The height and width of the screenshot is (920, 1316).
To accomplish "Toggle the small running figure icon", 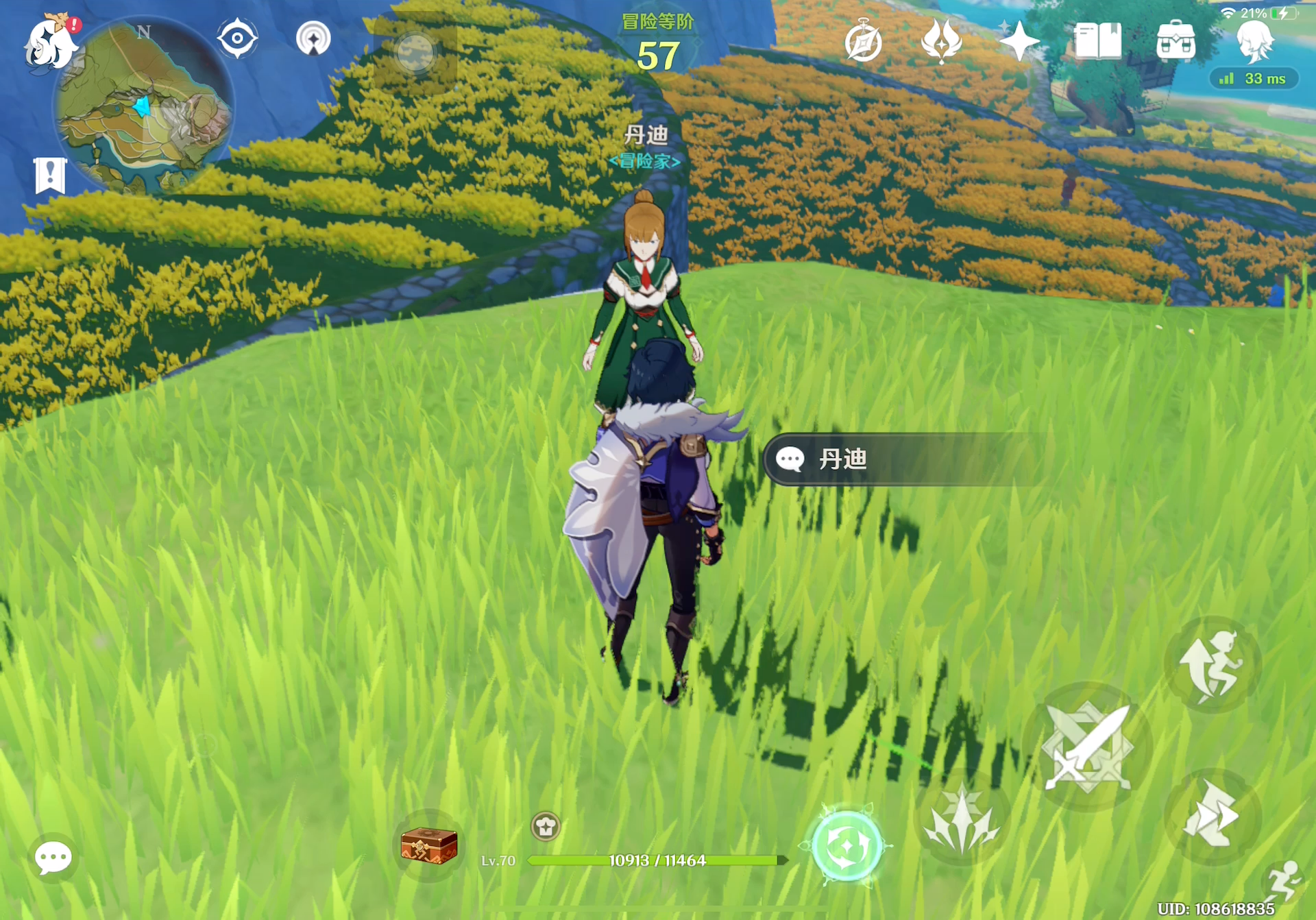I will (1283, 881).
